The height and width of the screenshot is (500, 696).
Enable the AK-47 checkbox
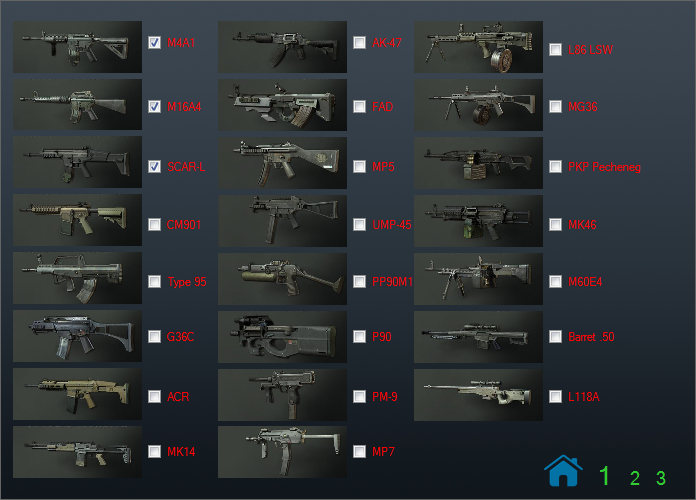click(359, 43)
